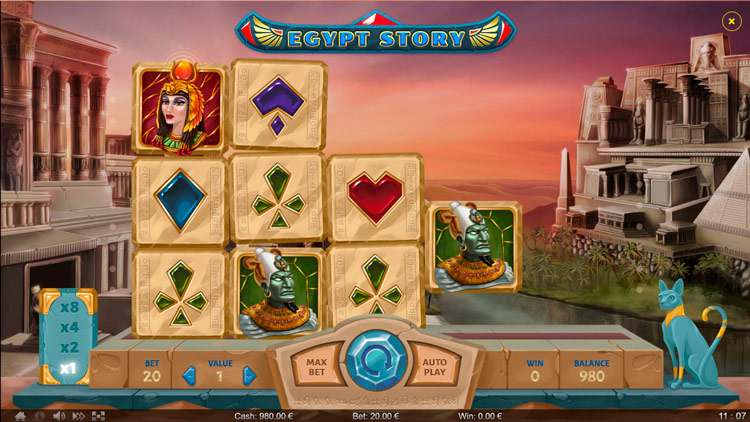Close the game with the yellow X
This screenshot has height=422, width=750.
click(x=730, y=20)
